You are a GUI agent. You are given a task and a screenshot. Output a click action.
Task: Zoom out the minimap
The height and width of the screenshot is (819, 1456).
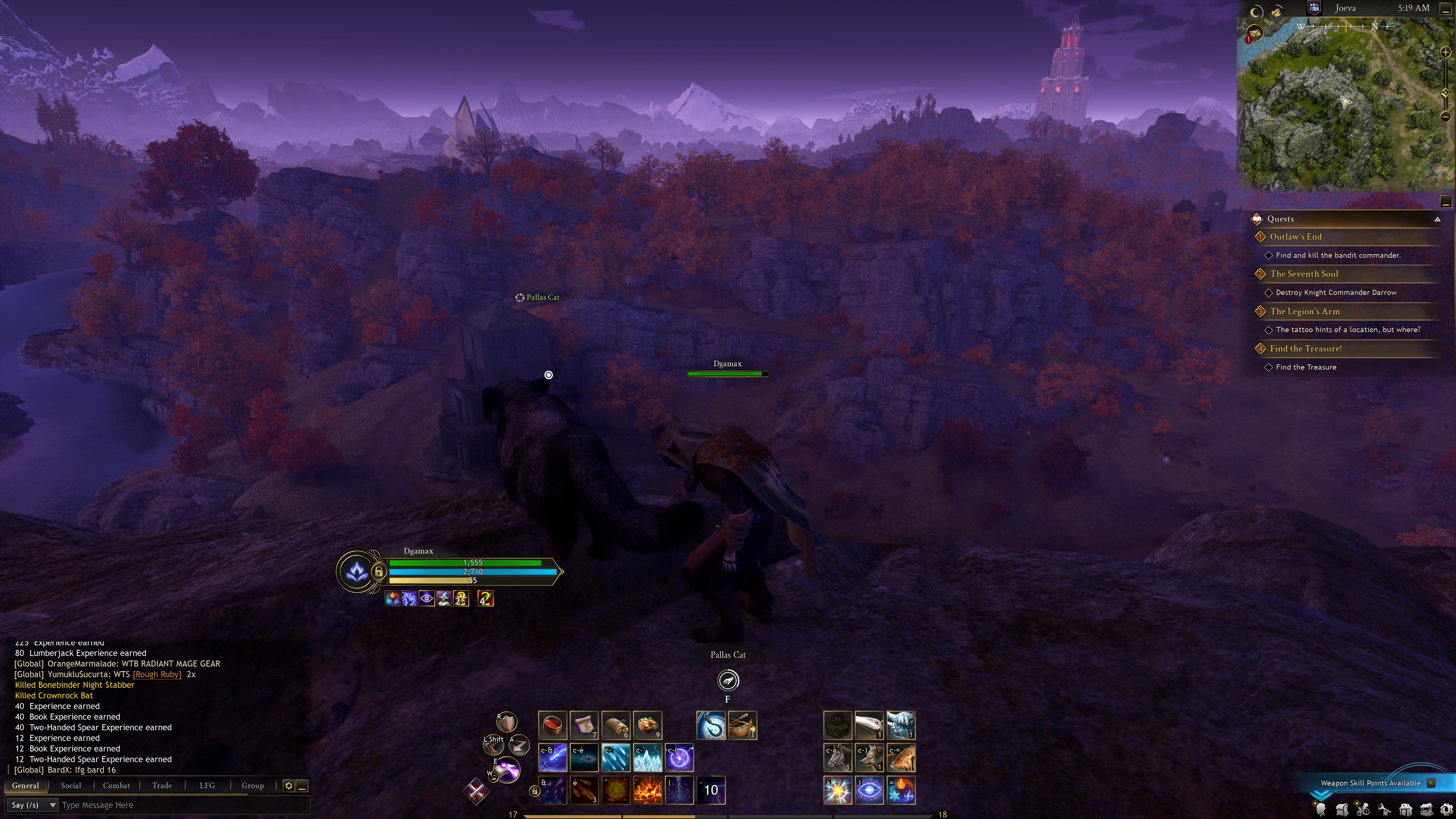tap(1445, 117)
